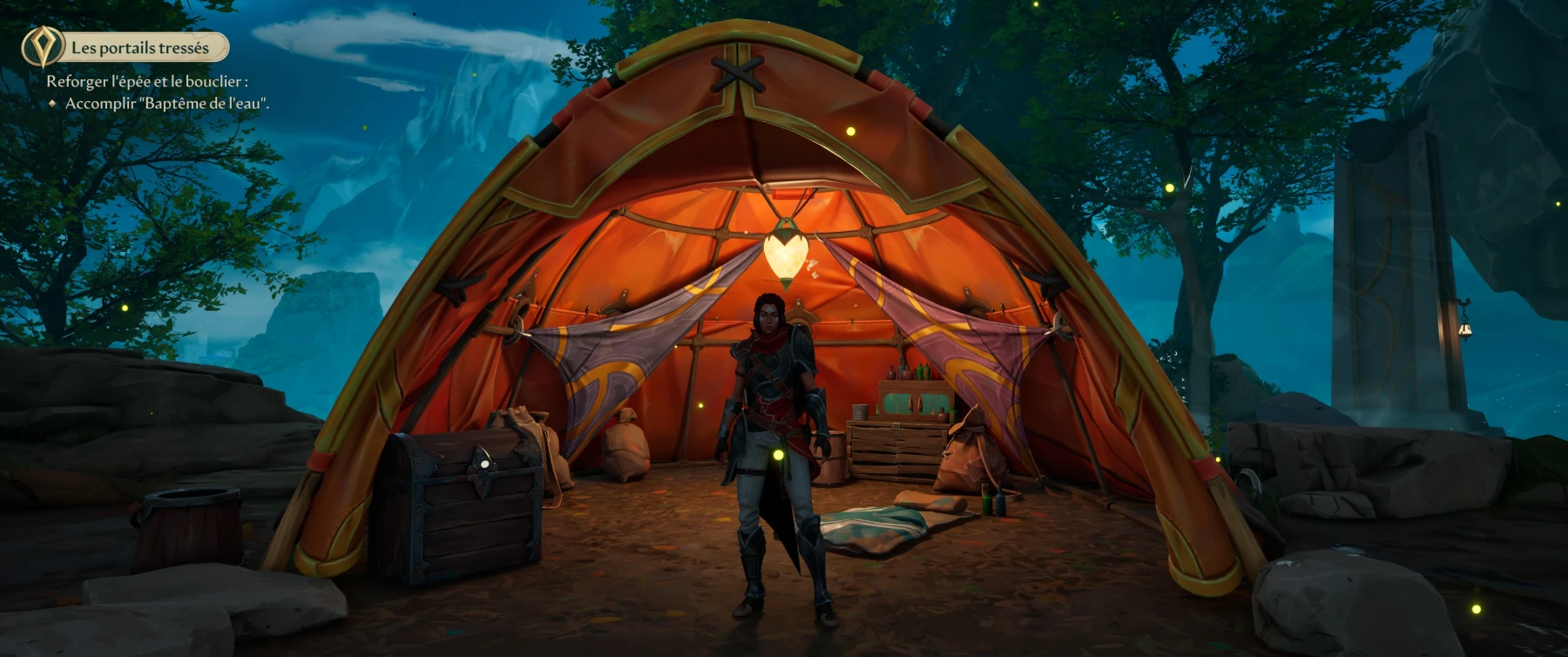This screenshot has width=1568, height=657.
Task: Click the green bottle on the crate shelf
Action: point(922,370)
